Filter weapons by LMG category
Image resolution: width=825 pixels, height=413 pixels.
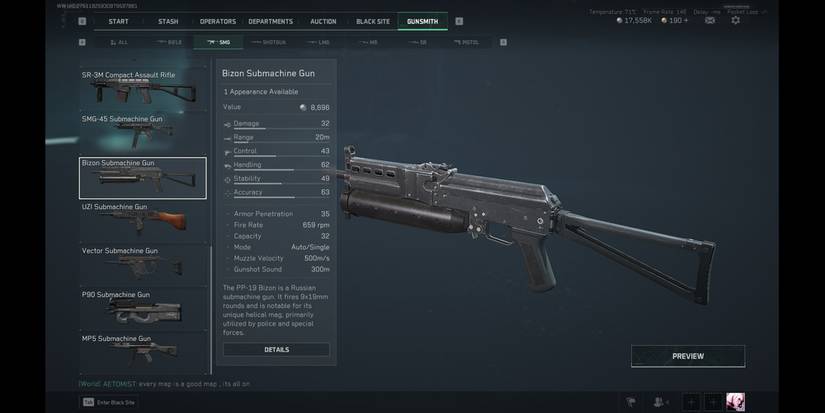[x=318, y=42]
